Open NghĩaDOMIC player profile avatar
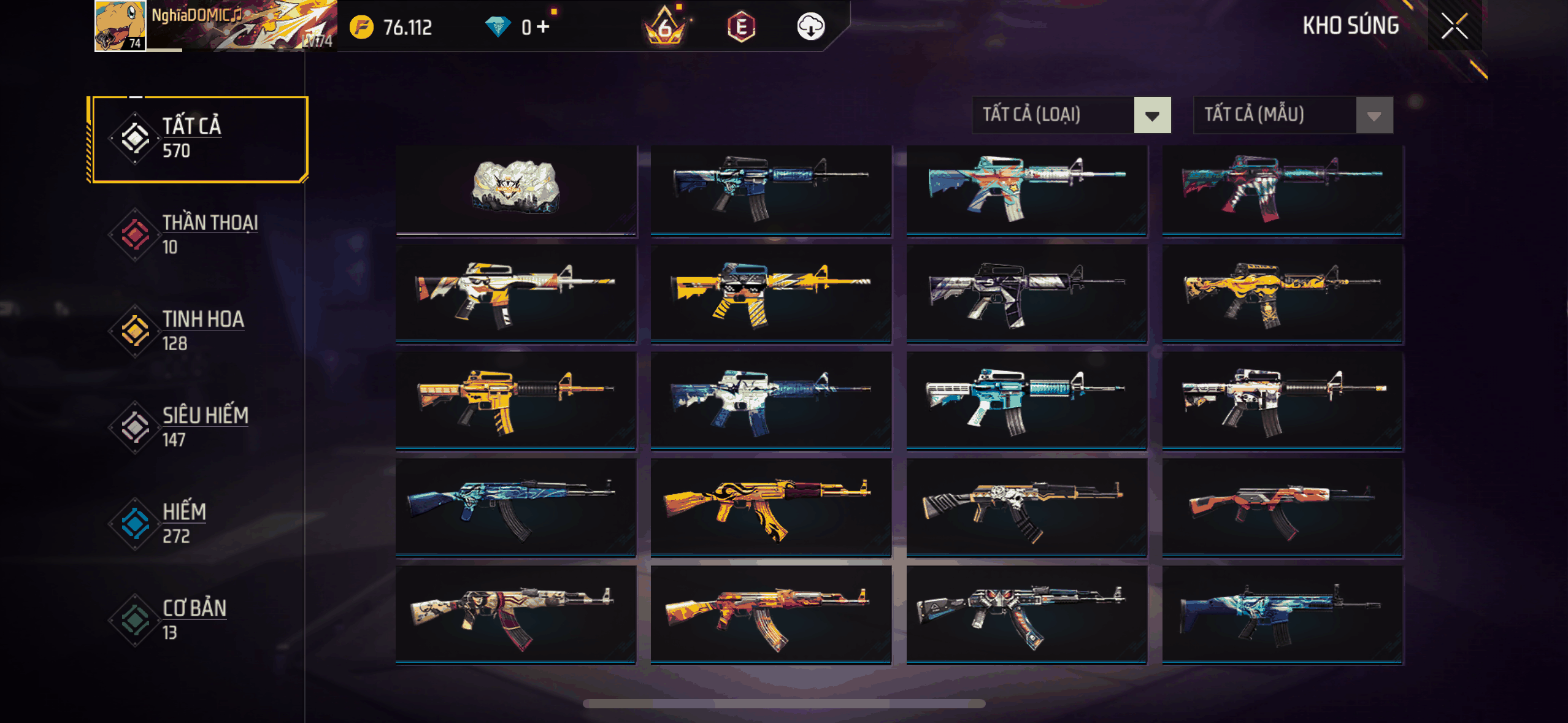This screenshot has height=723, width=1568. point(120,26)
